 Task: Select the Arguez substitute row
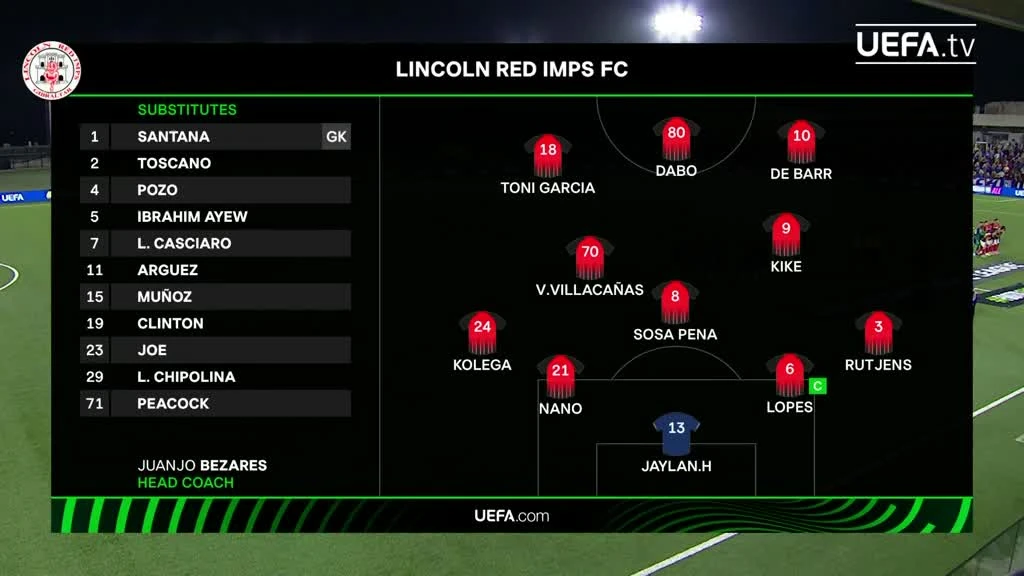pyautogui.click(x=215, y=270)
